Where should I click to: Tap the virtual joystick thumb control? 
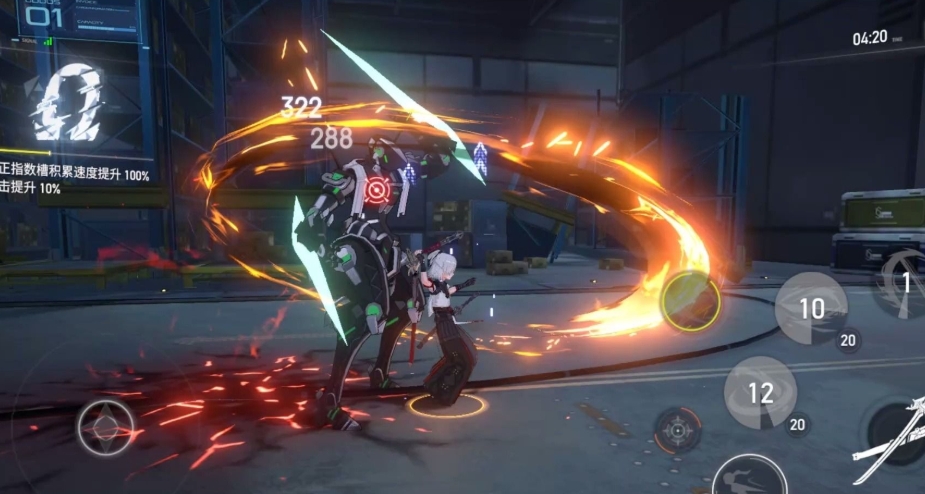point(106,426)
